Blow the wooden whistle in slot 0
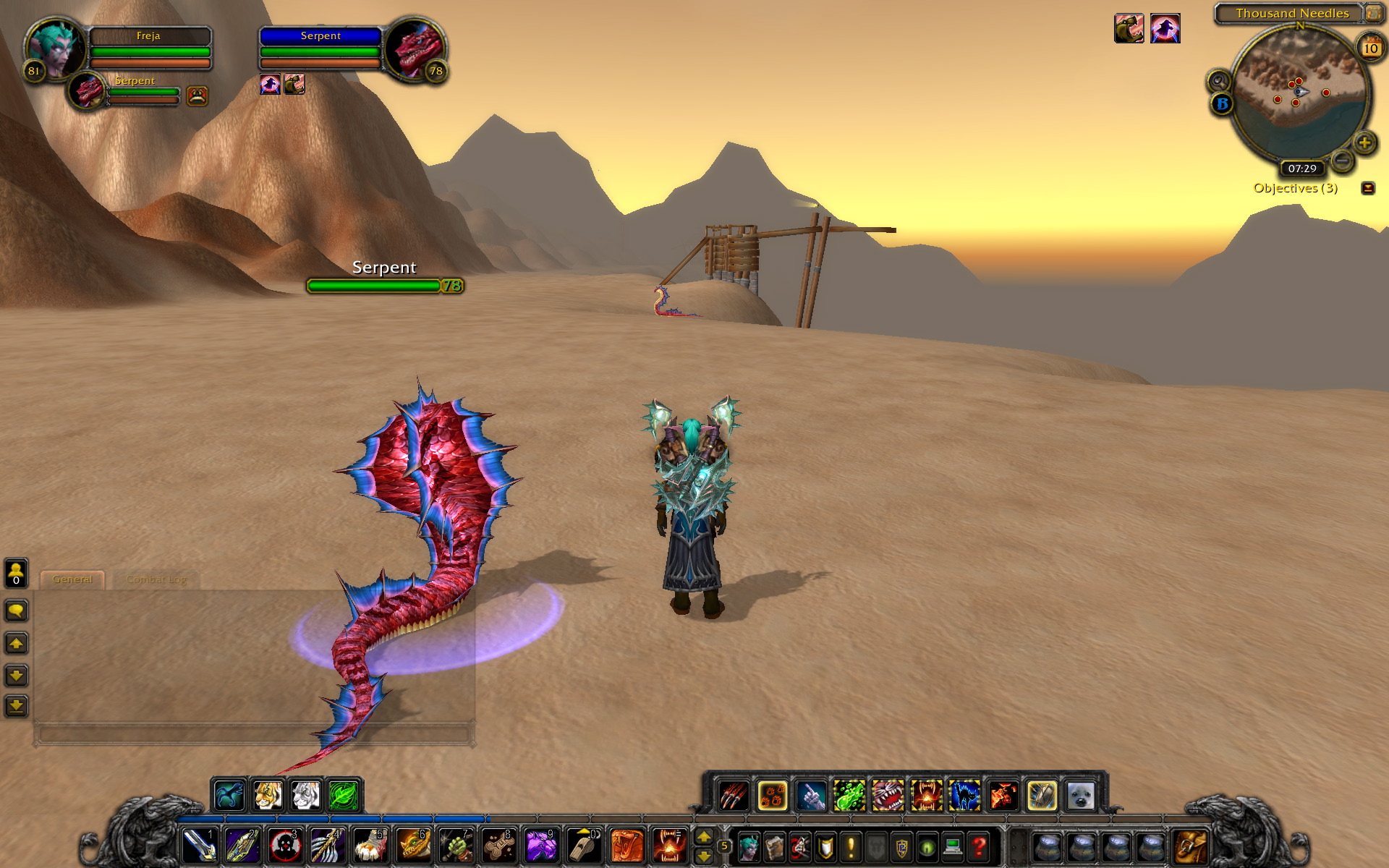 point(583,845)
